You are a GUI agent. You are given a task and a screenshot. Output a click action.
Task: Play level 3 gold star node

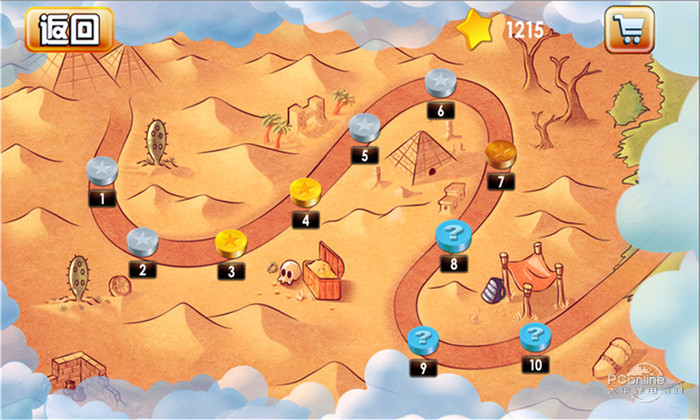(x=232, y=243)
